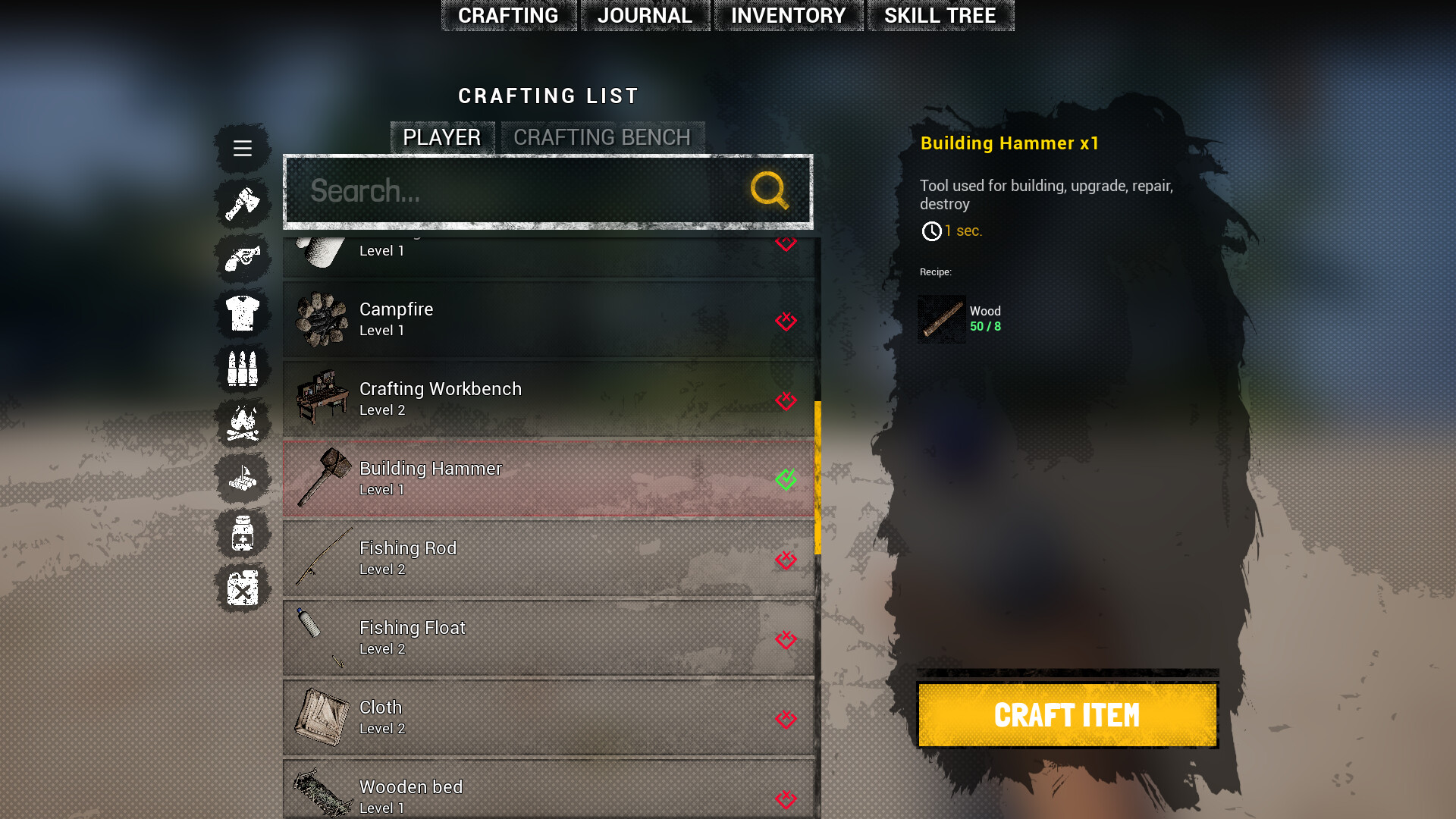Screen dimensions: 1456x819
Task: Open the Journal screen
Action: [645, 15]
